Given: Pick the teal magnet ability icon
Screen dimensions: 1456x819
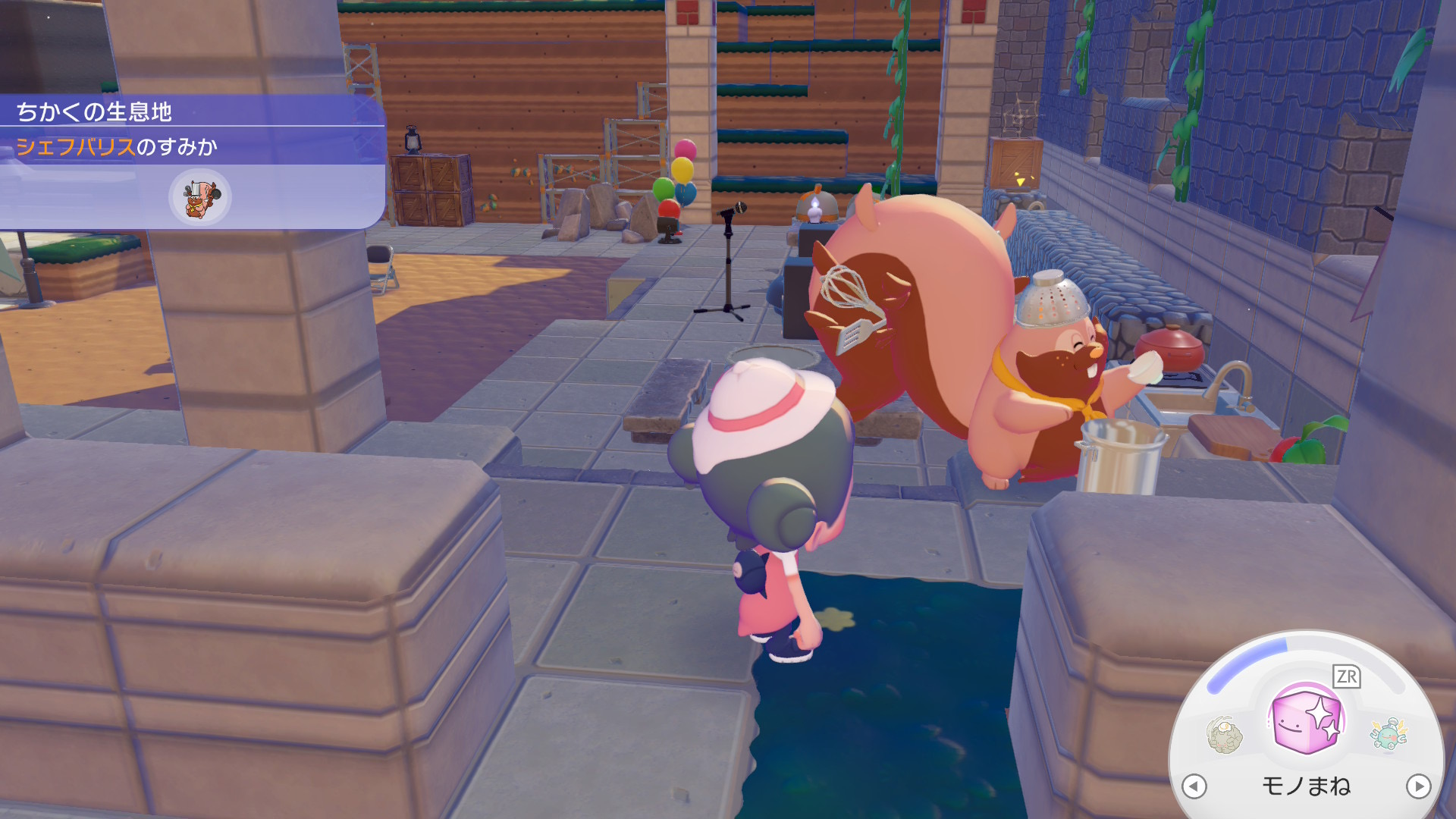Looking at the screenshot, I should pos(1389,733).
